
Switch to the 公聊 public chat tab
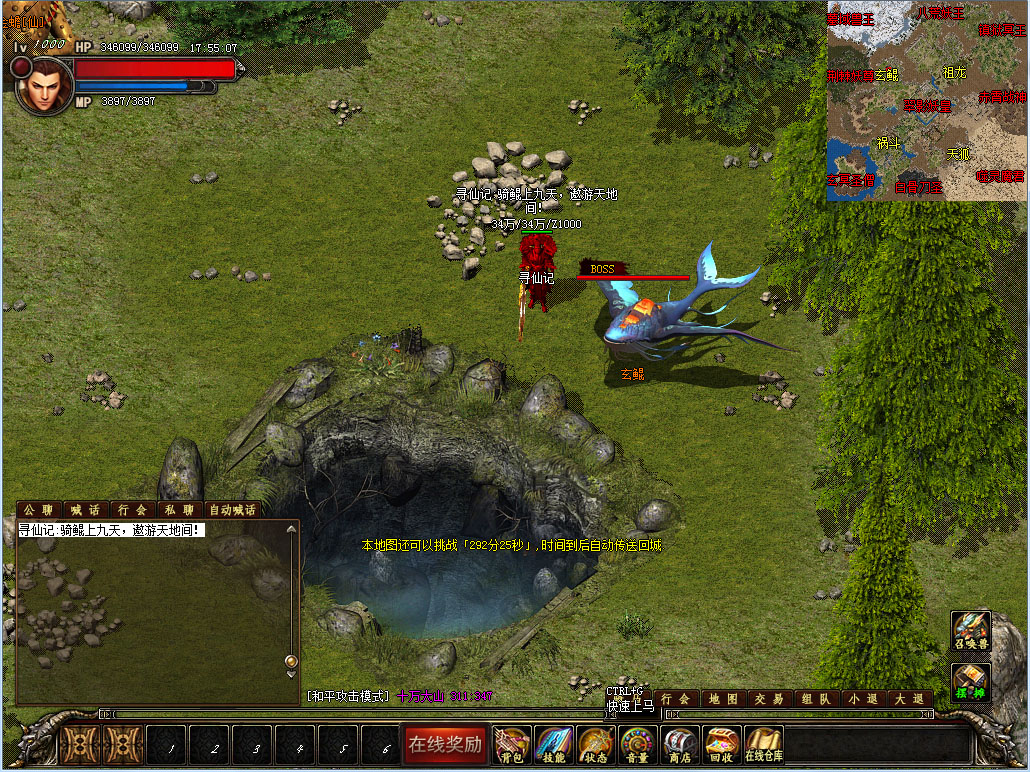click(39, 510)
